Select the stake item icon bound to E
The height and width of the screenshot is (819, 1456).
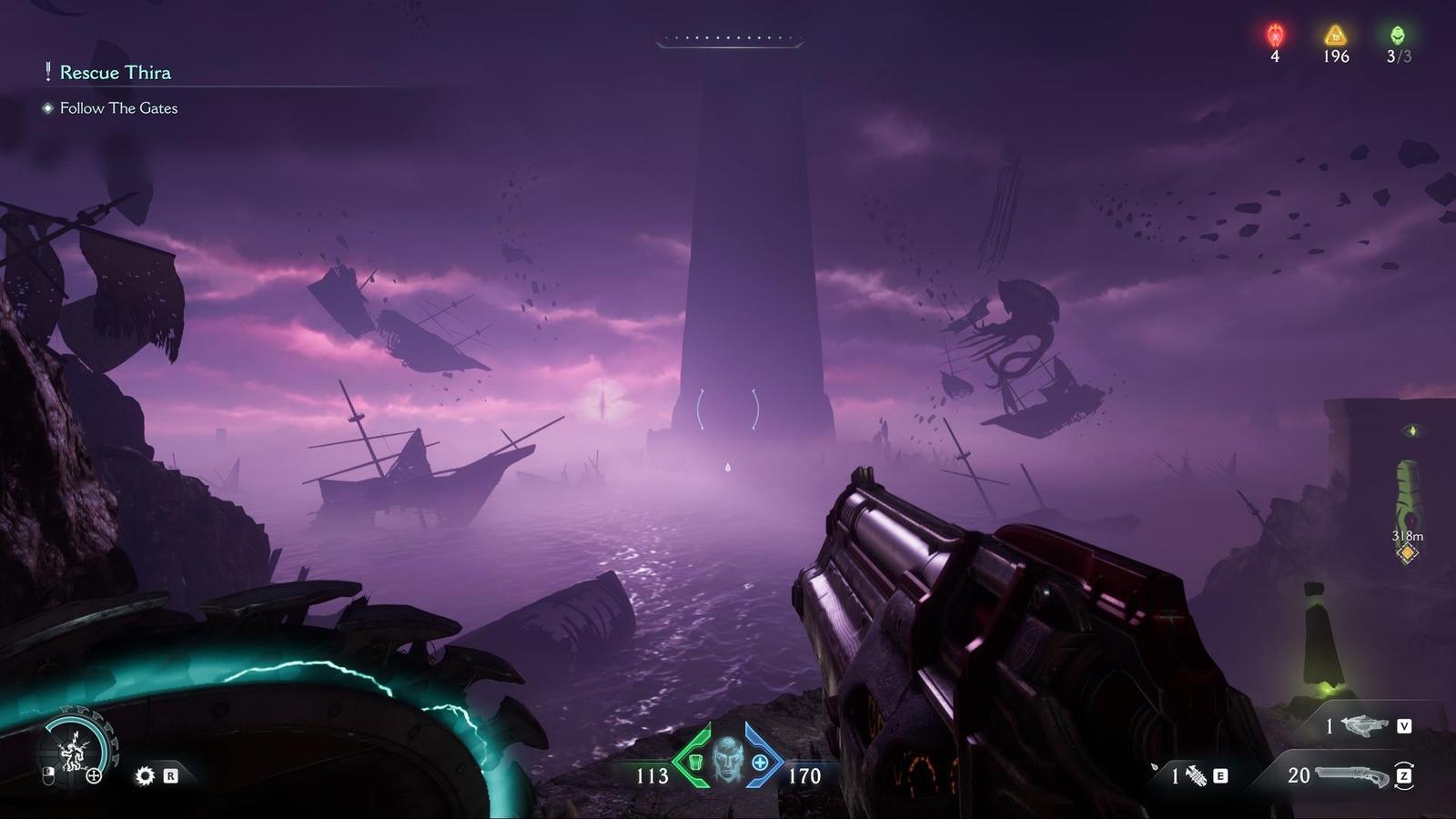(x=1195, y=774)
